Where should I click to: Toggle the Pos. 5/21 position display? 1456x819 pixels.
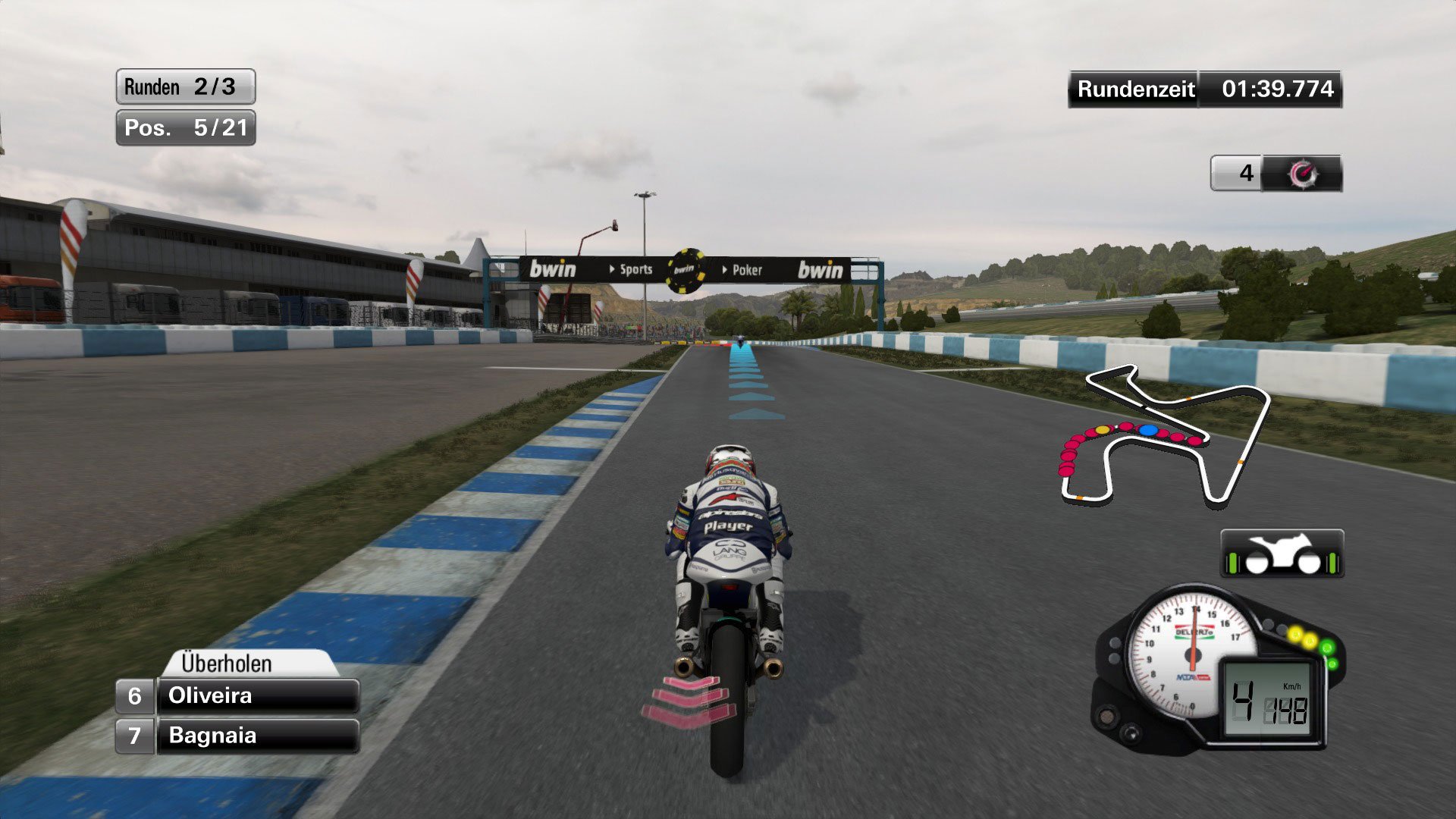click(184, 127)
